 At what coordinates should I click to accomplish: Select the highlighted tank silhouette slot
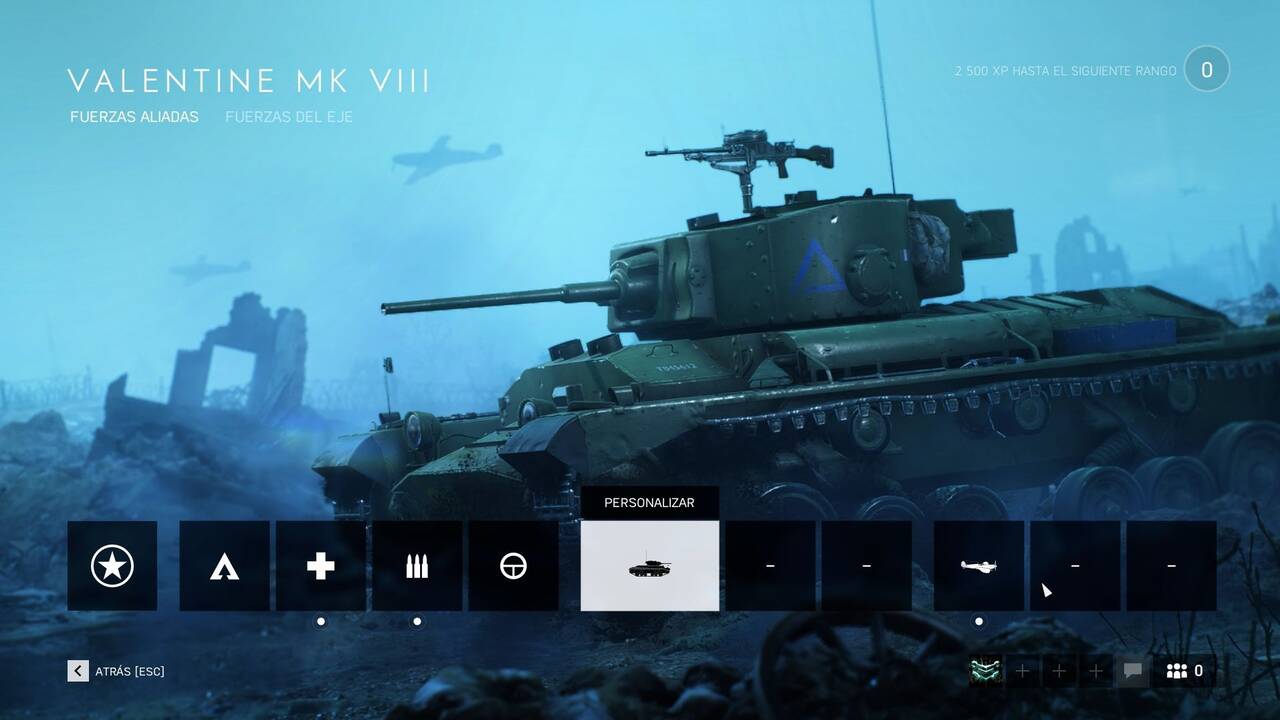click(649, 565)
